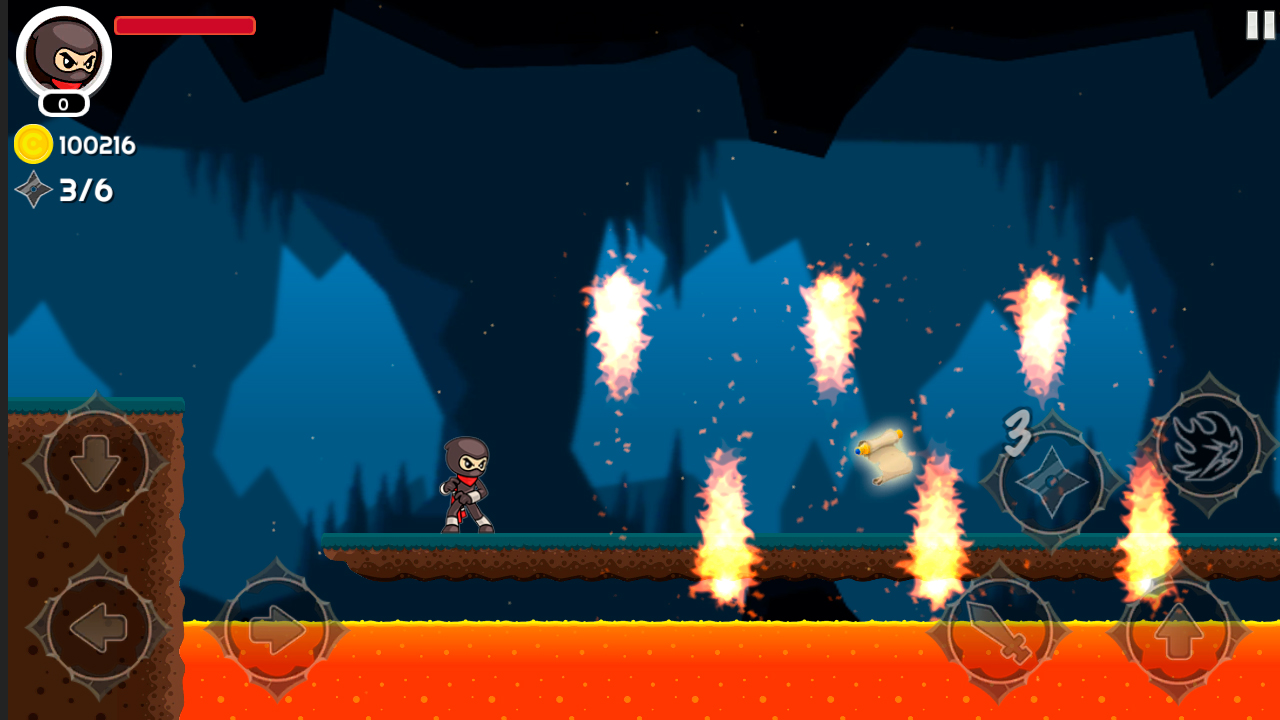Image resolution: width=1280 pixels, height=720 pixels.
Task: Tap the ninja character on the platform
Action: 465,485
